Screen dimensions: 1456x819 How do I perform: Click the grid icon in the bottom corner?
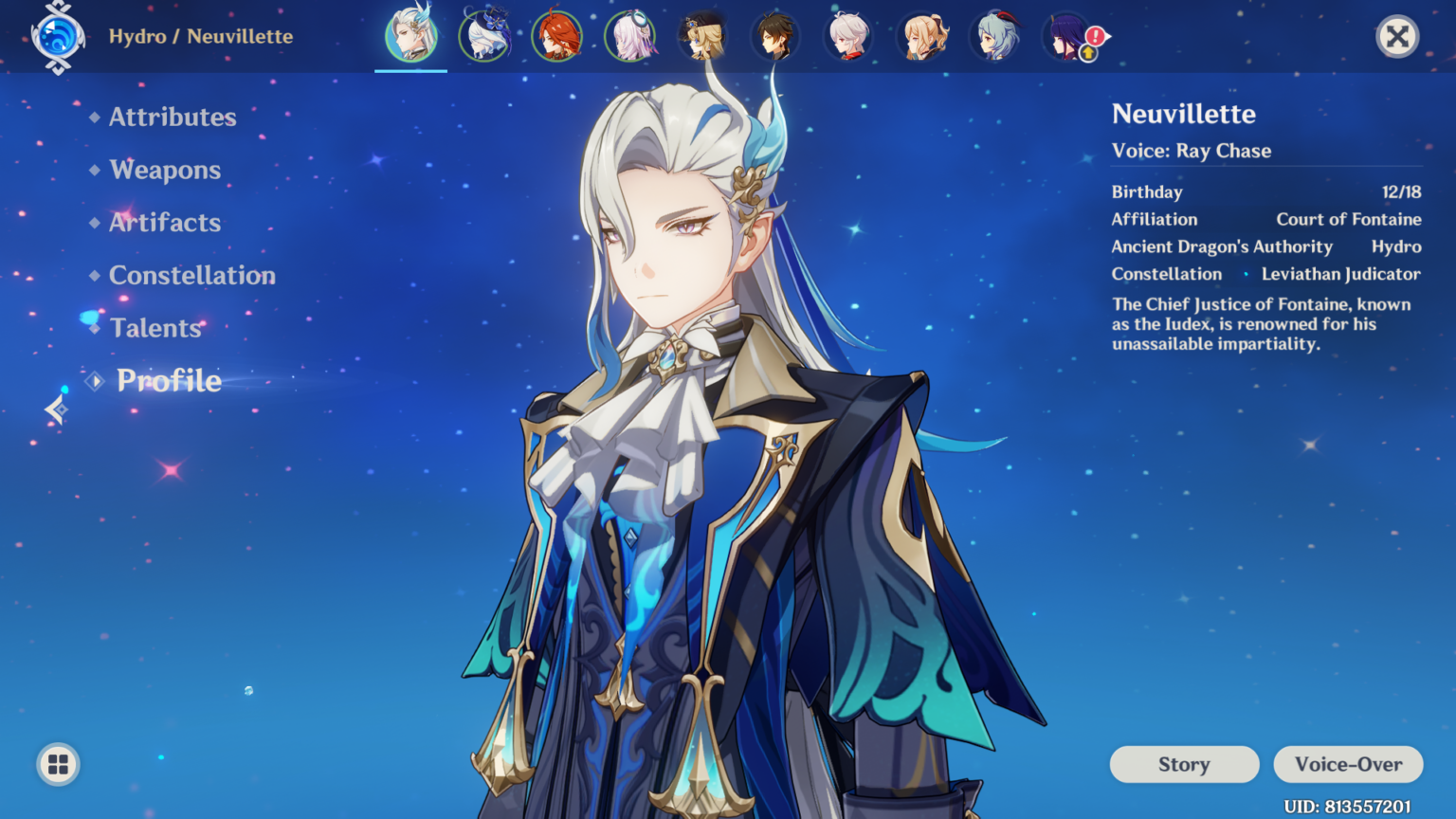(58, 764)
